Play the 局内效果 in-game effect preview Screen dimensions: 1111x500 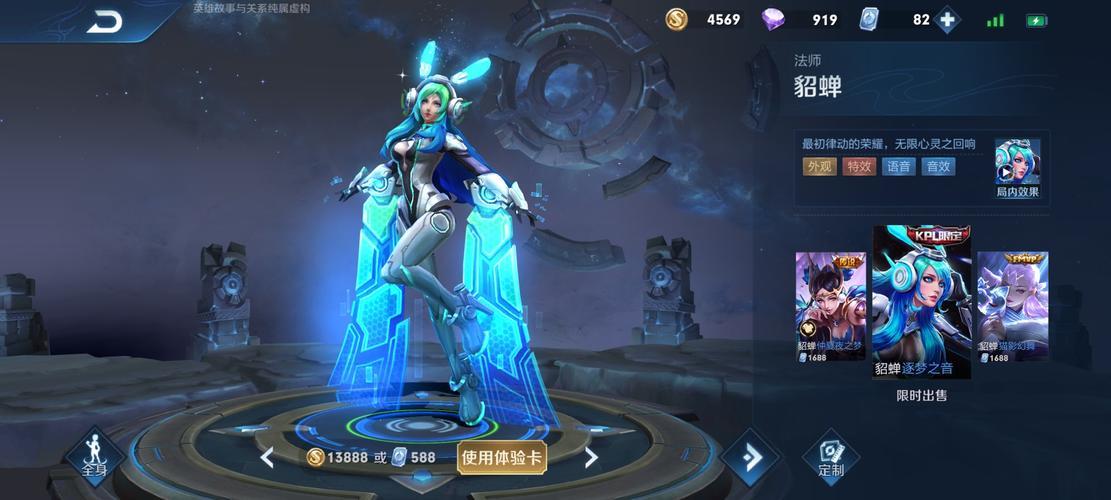tap(1017, 166)
